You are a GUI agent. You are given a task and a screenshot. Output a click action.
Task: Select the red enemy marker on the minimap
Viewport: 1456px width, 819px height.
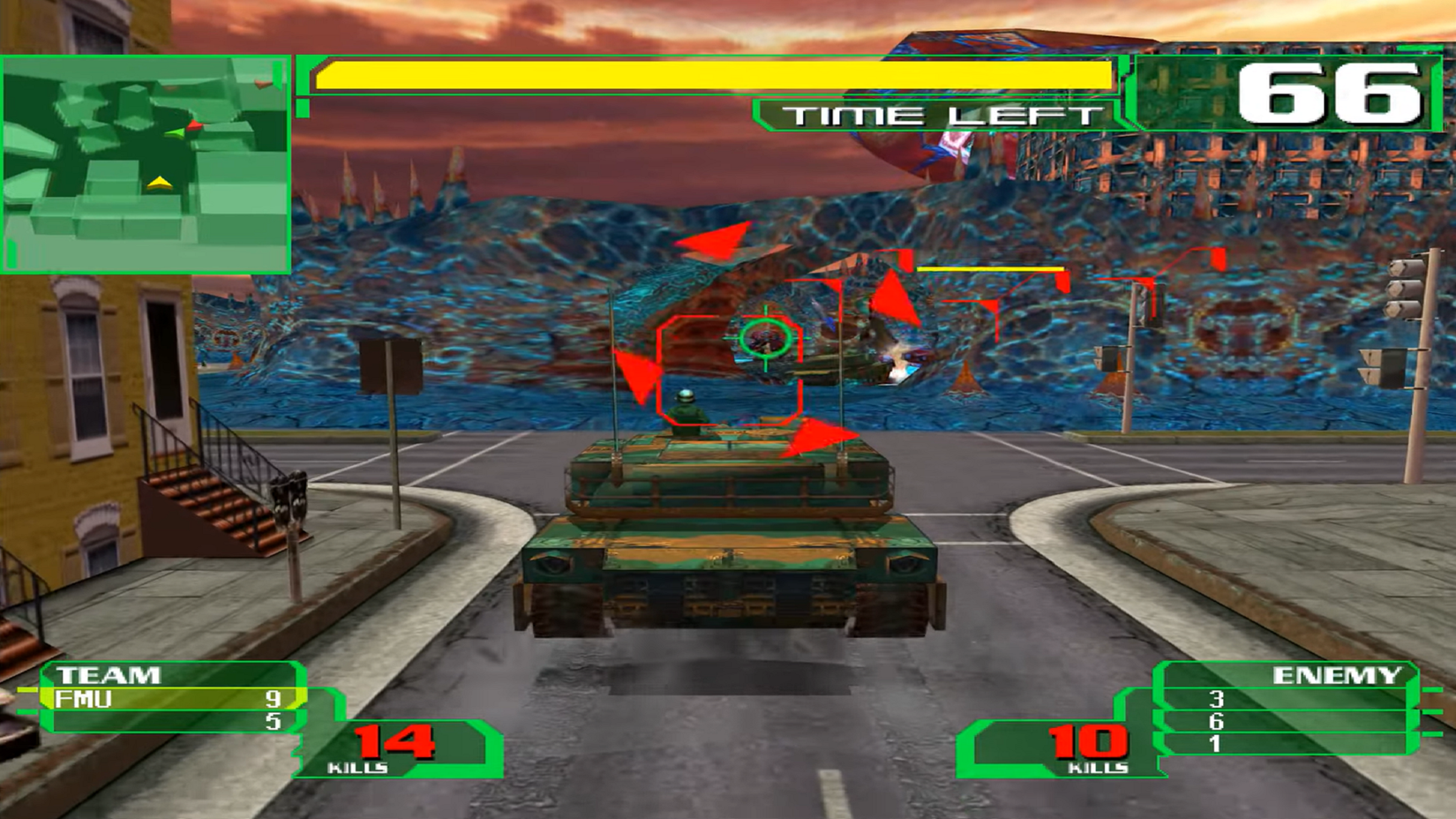[194, 125]
